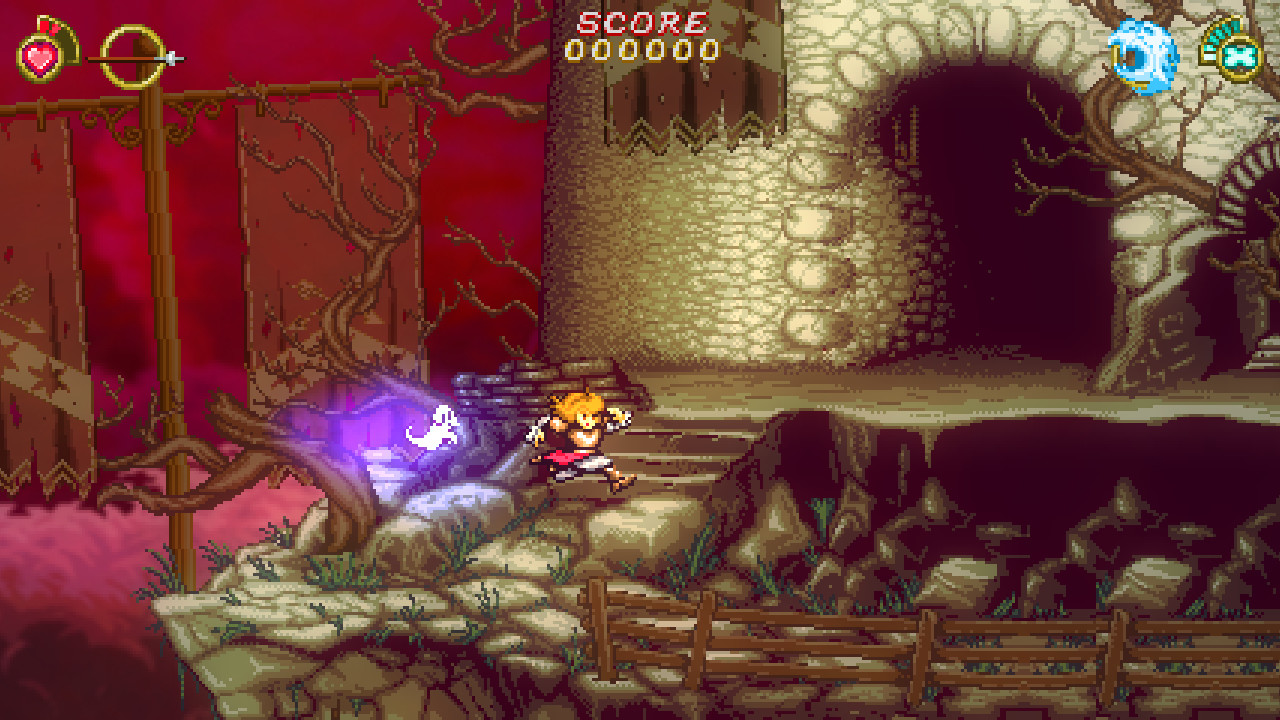Click the cross-shaped gem in the gold locket
The width and height of the screenshot is (1280, 720).
point(1237,57)
